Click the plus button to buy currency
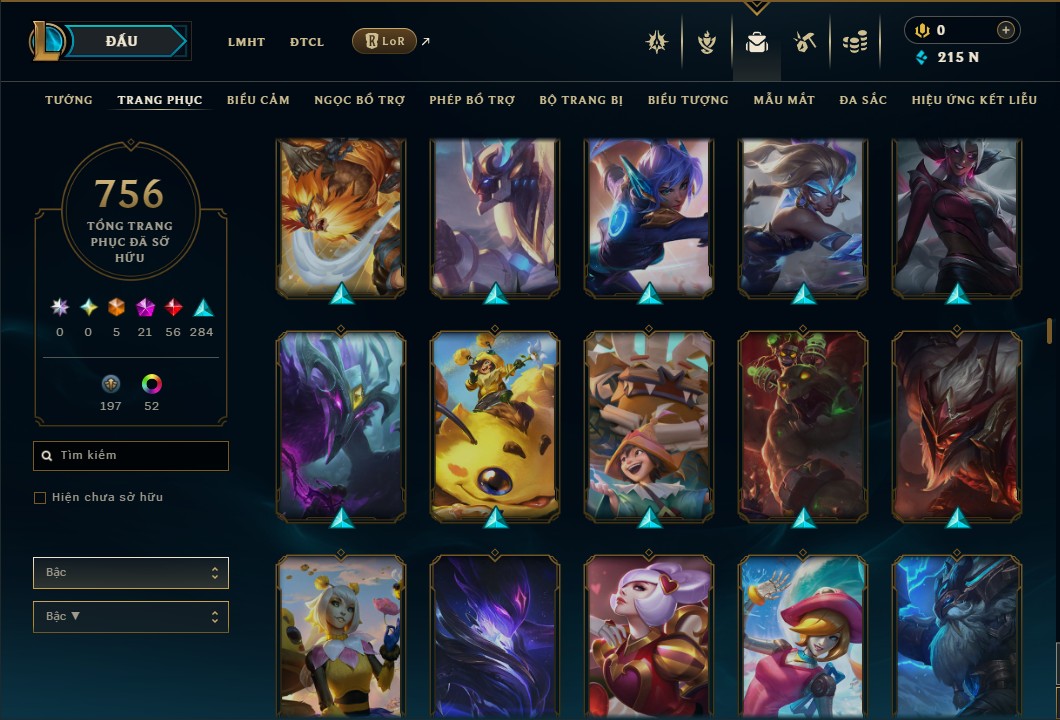 [1005, 31]
